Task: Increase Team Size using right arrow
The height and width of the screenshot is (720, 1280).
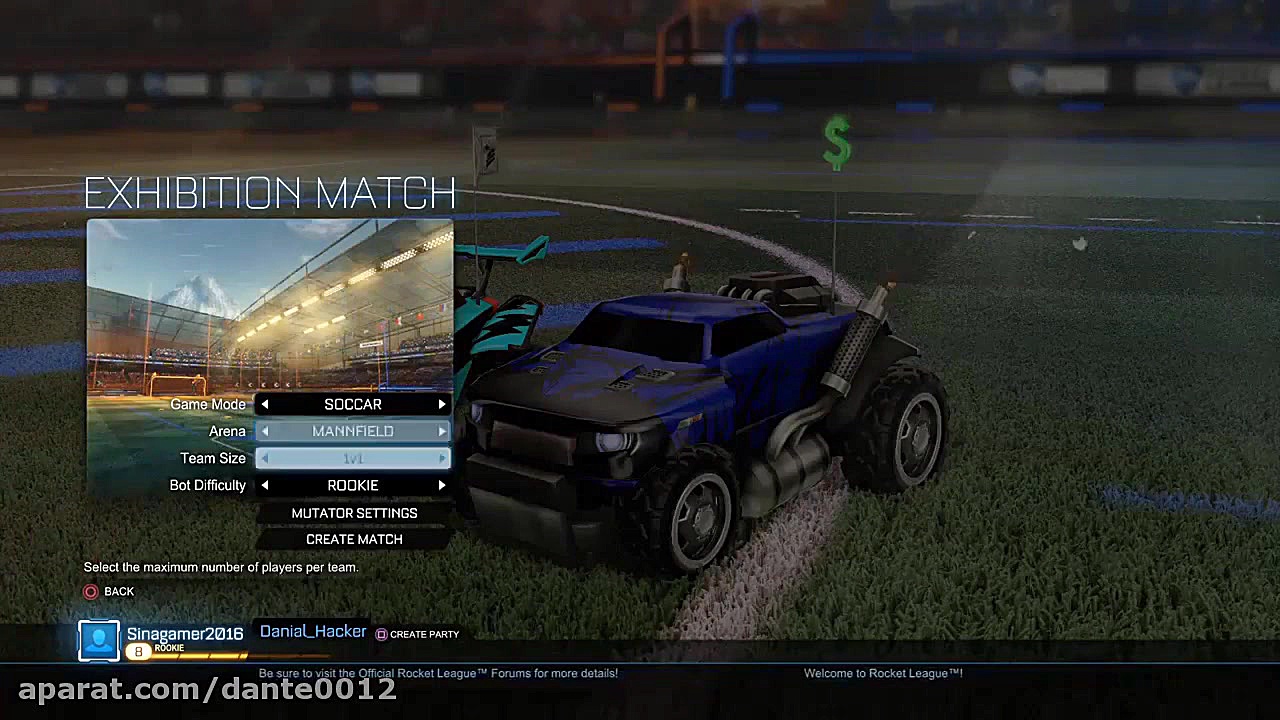Action: 441,458
